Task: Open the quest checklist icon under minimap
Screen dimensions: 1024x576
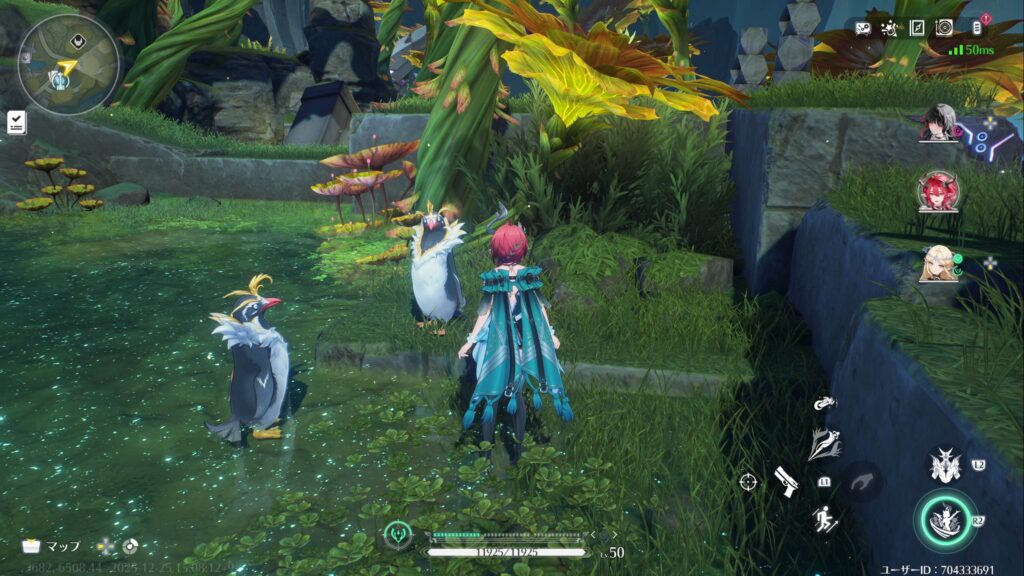Action: (x=16, y=122)
